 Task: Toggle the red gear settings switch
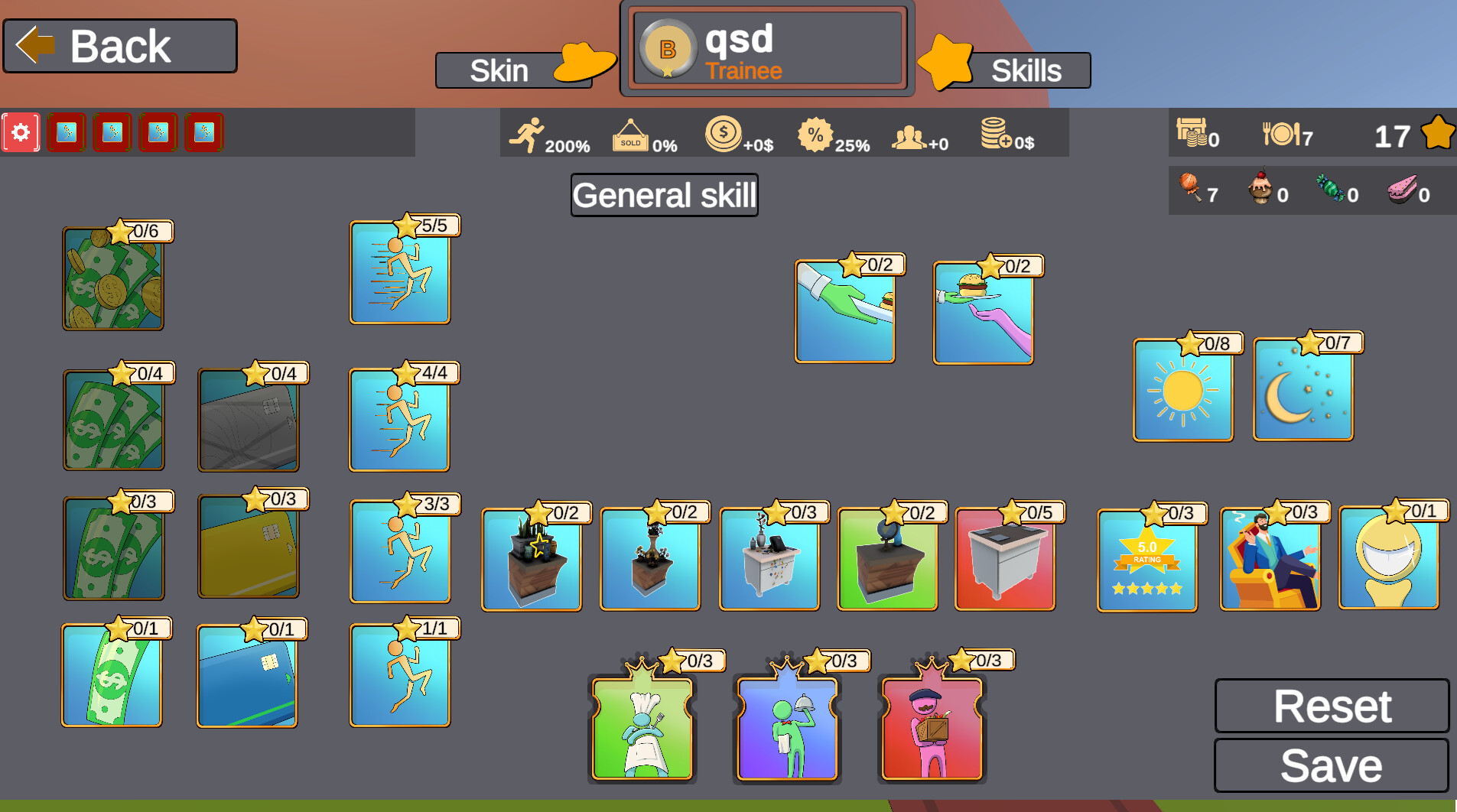tap(21, 132)
